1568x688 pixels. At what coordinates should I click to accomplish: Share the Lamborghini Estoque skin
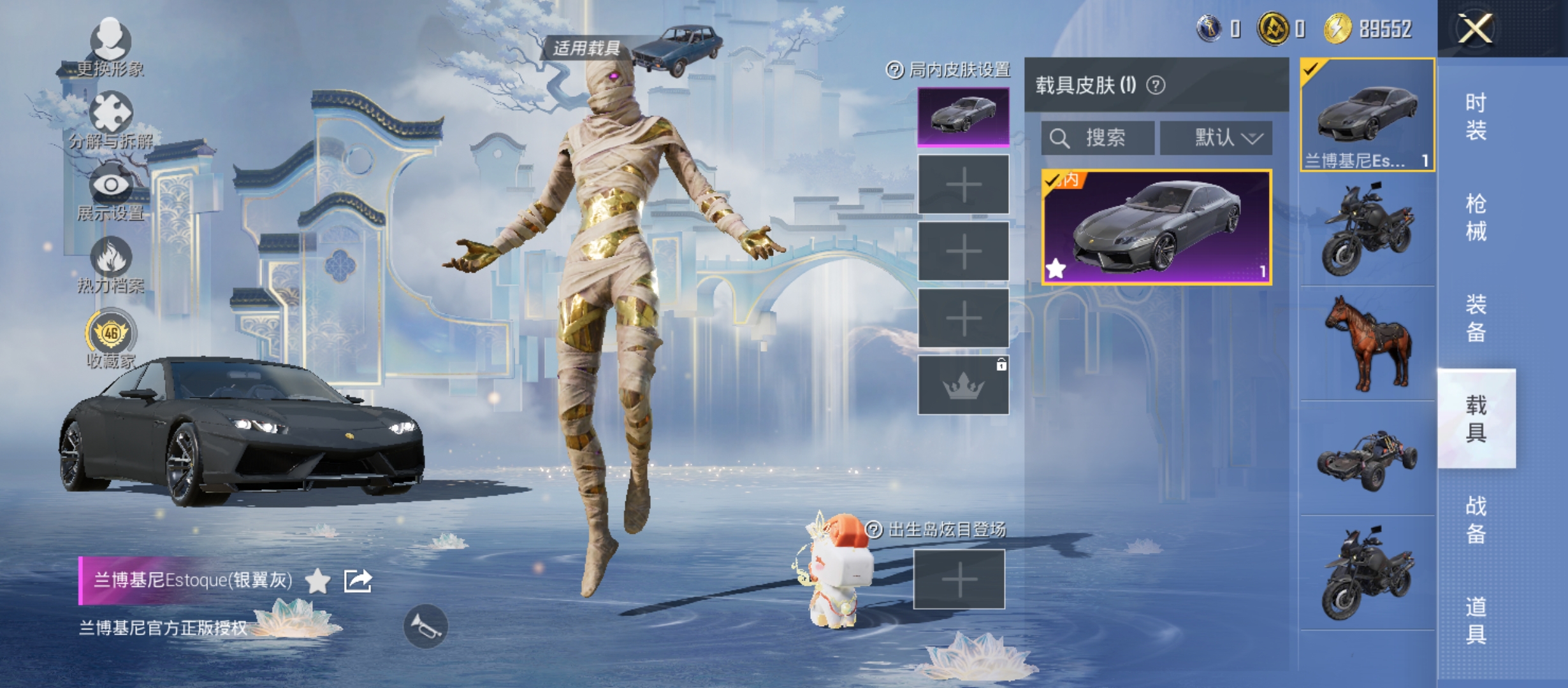tap(358, 580)
